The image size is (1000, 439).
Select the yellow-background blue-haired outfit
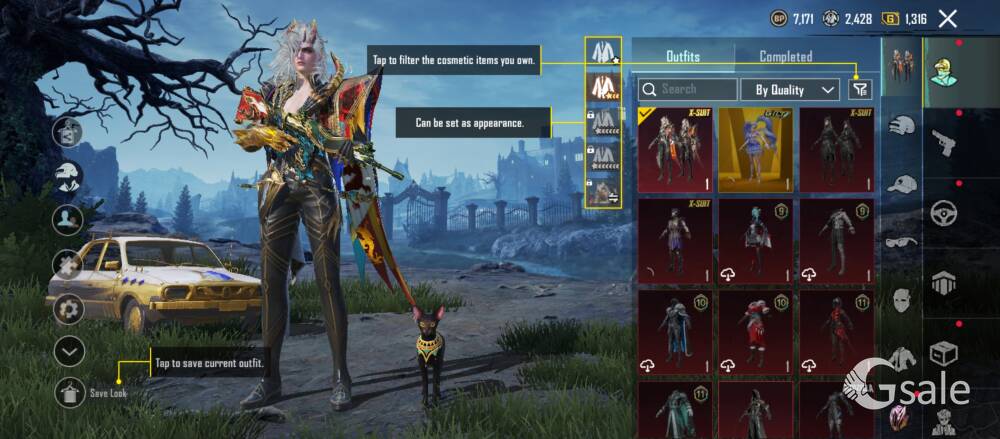click(755, 150)
